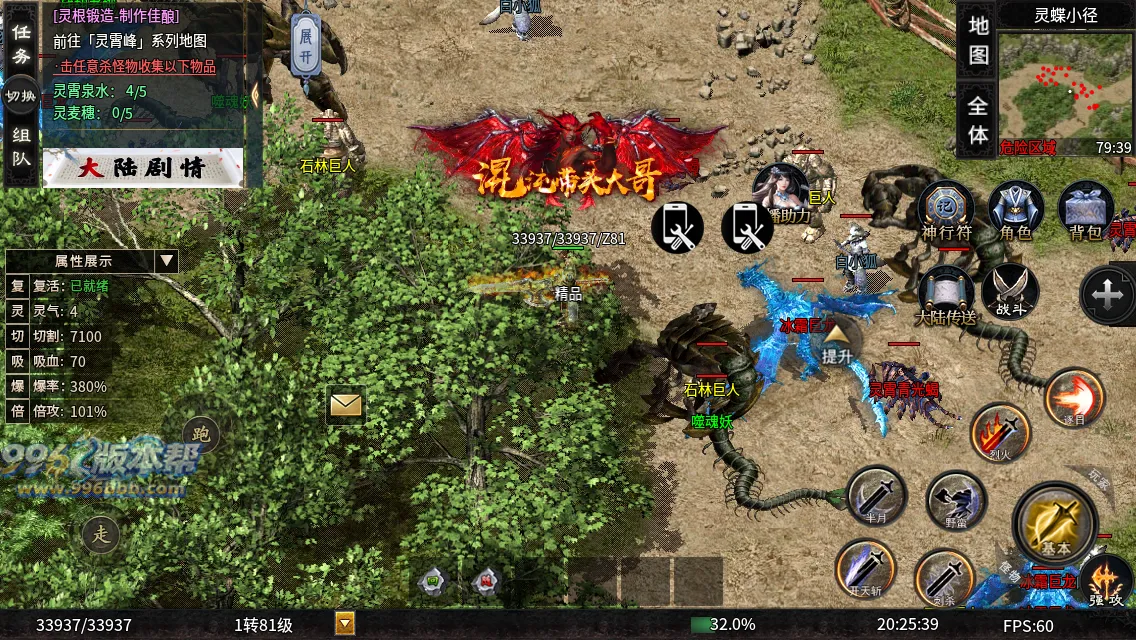Expand the hanging 展开 tag
The width and height of the screenshot is (1136, 640).
point(306,42)
